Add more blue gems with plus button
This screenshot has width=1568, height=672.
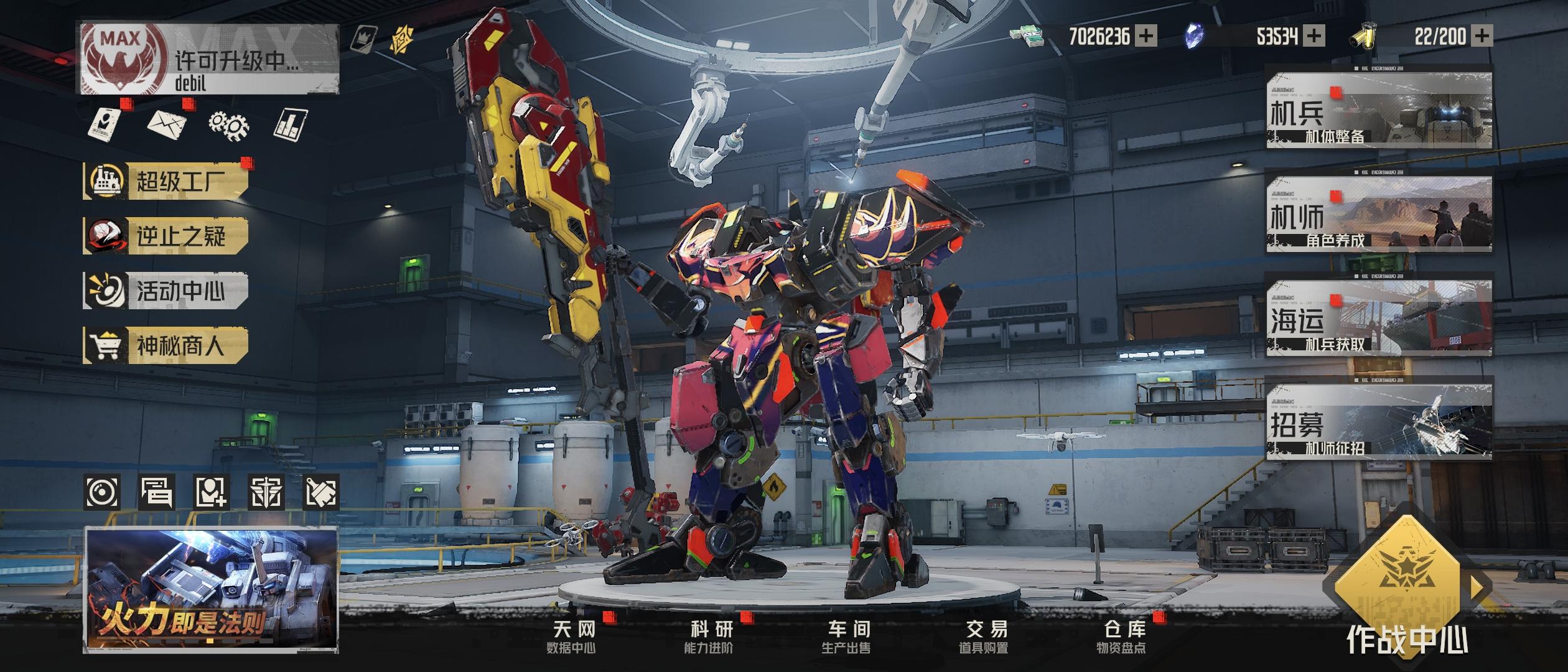tap(1314, 36)
